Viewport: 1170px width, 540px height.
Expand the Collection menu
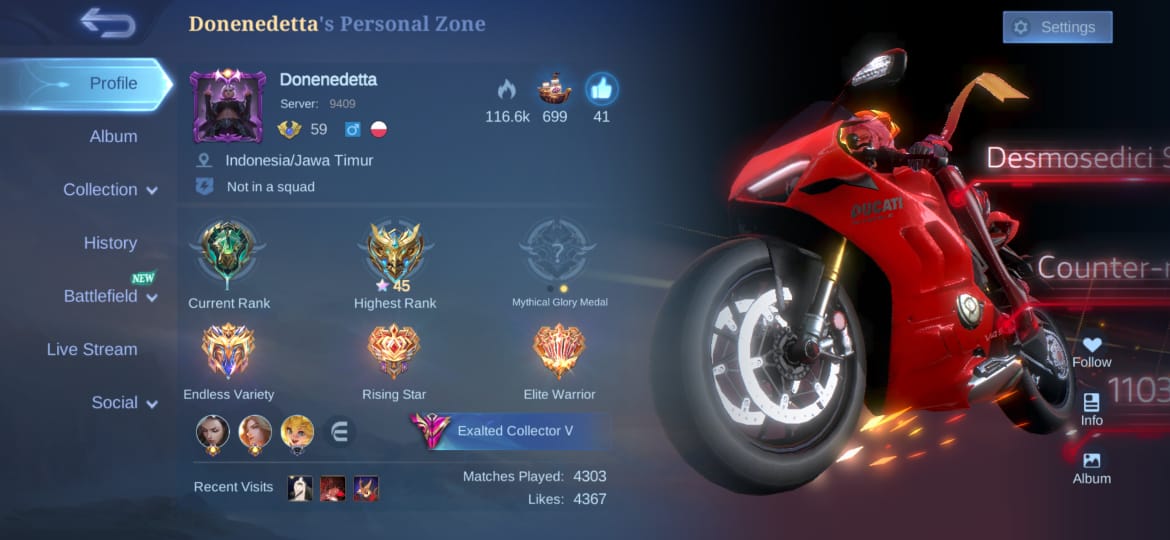click(x=110, y=190)
